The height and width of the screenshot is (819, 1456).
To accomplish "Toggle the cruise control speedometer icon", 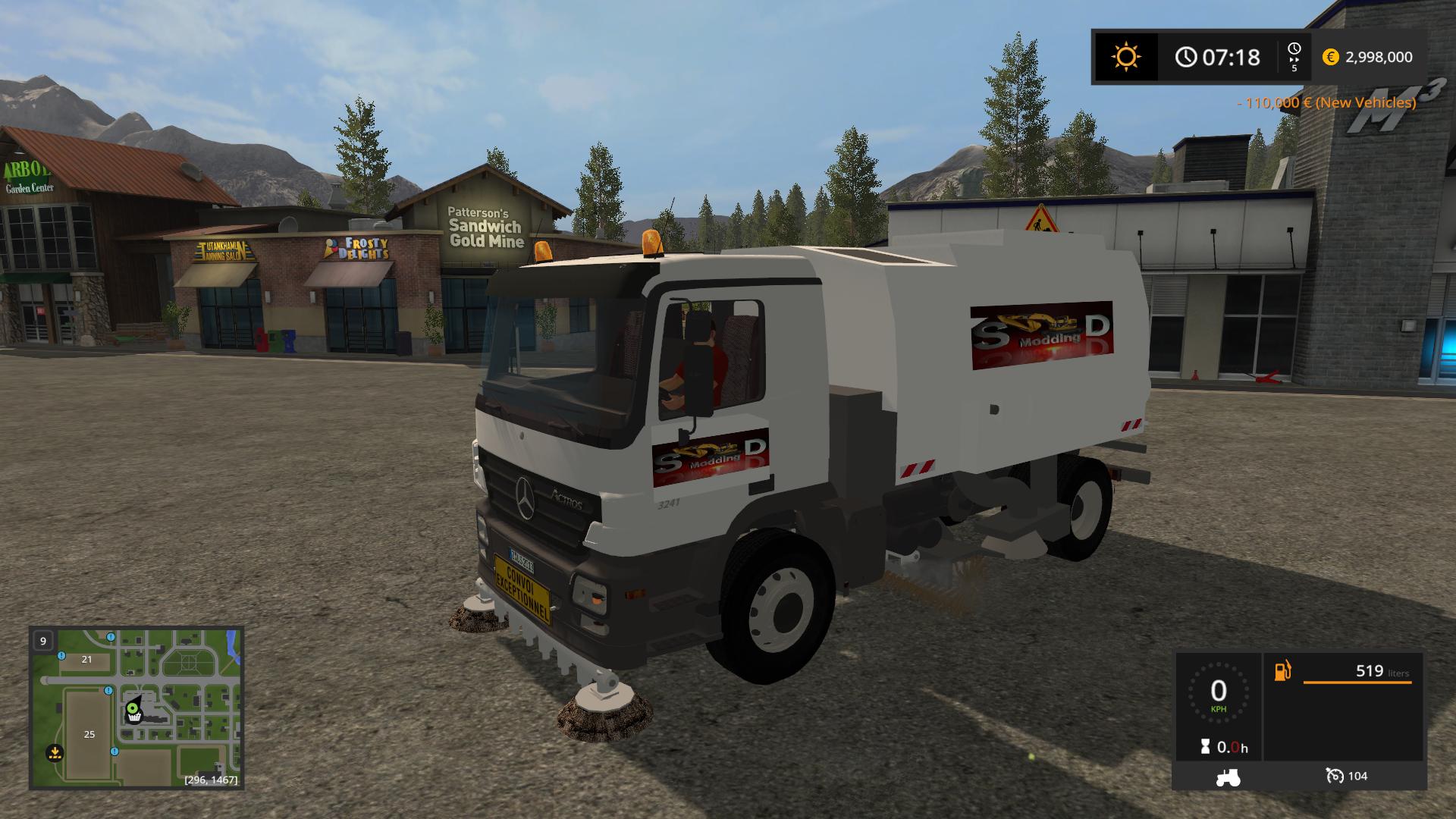I will click(1335, 776).
